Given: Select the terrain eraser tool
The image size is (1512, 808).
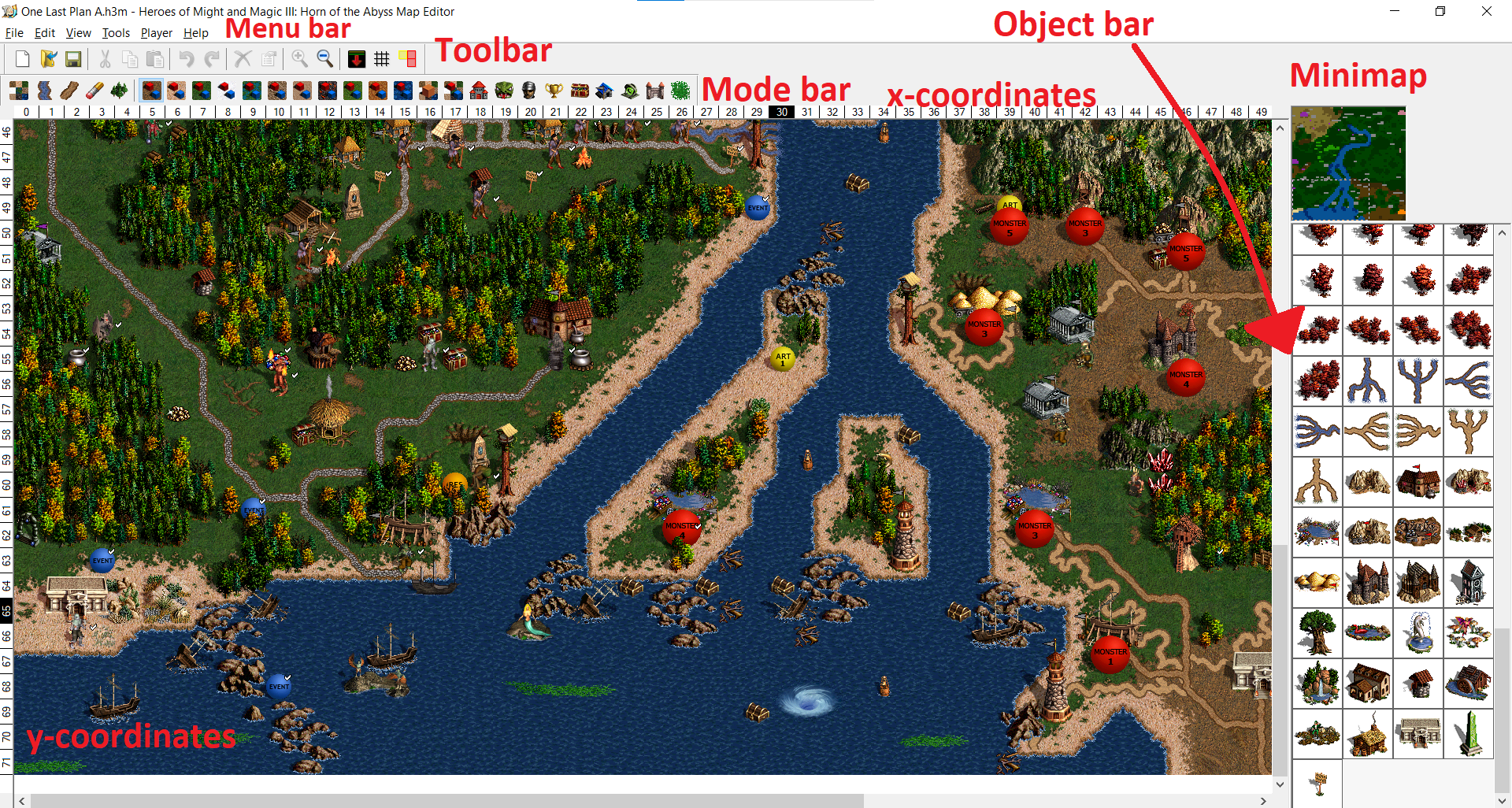Looking at the screenshot, I should [94, 91].
